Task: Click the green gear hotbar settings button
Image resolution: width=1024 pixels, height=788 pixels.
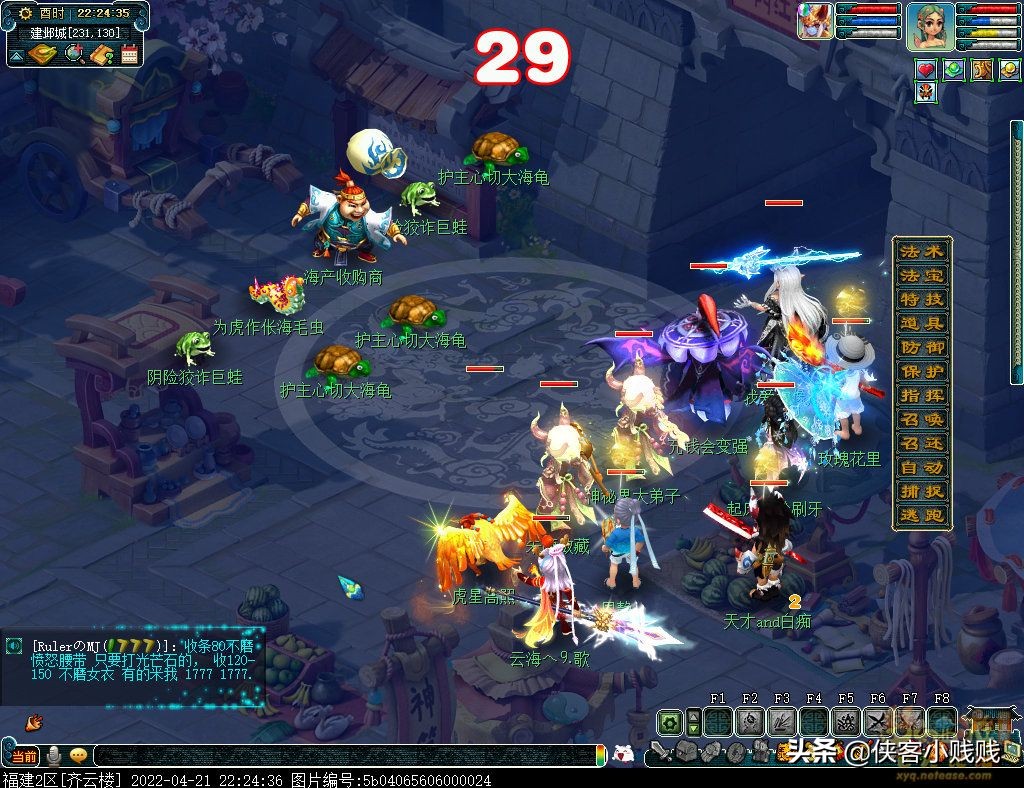Action: point(668,722)
